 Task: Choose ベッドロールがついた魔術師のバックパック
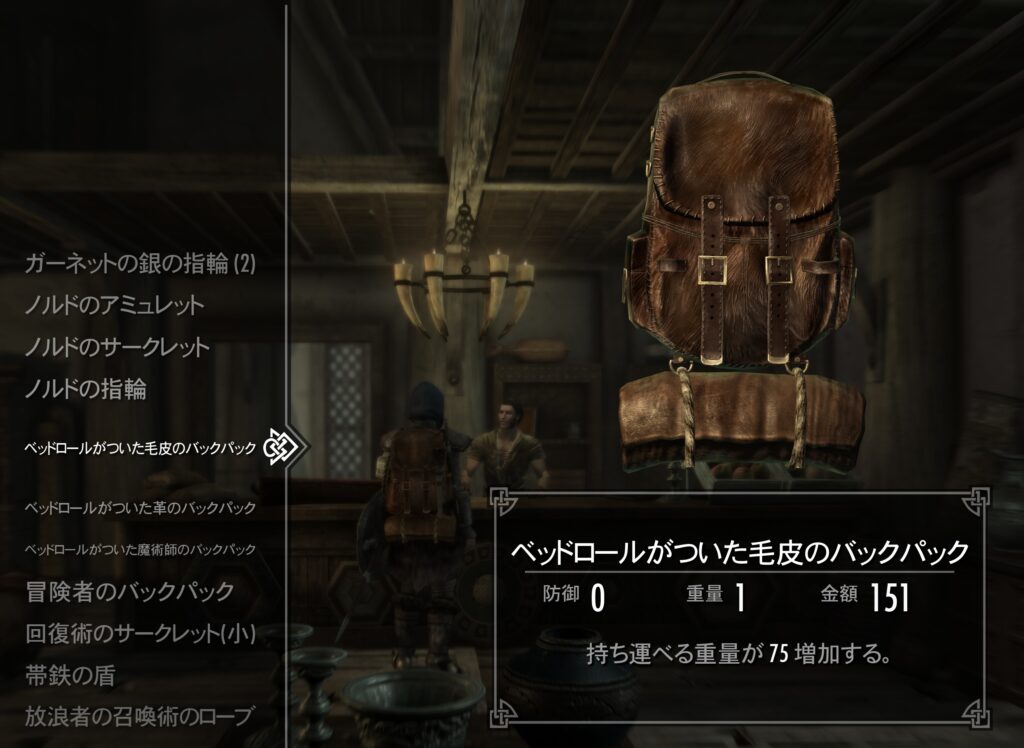(141, 549)
